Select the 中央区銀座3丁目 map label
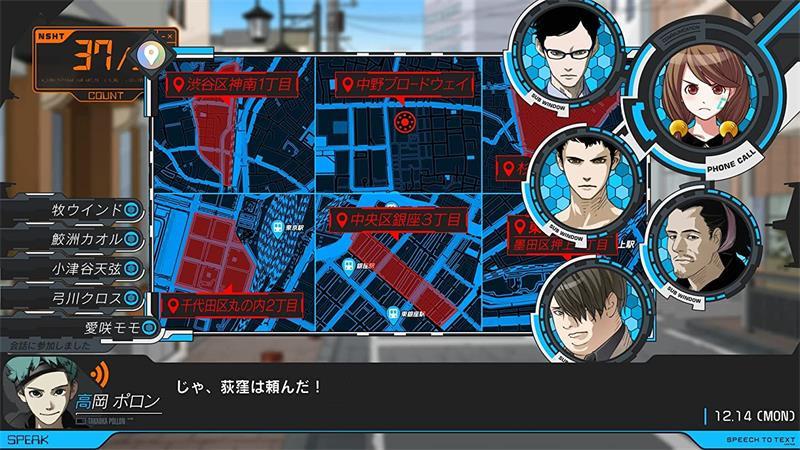Image resolution: width=800 pixels, height=450 pixels. pyautogui.click(x=396, y=219)
